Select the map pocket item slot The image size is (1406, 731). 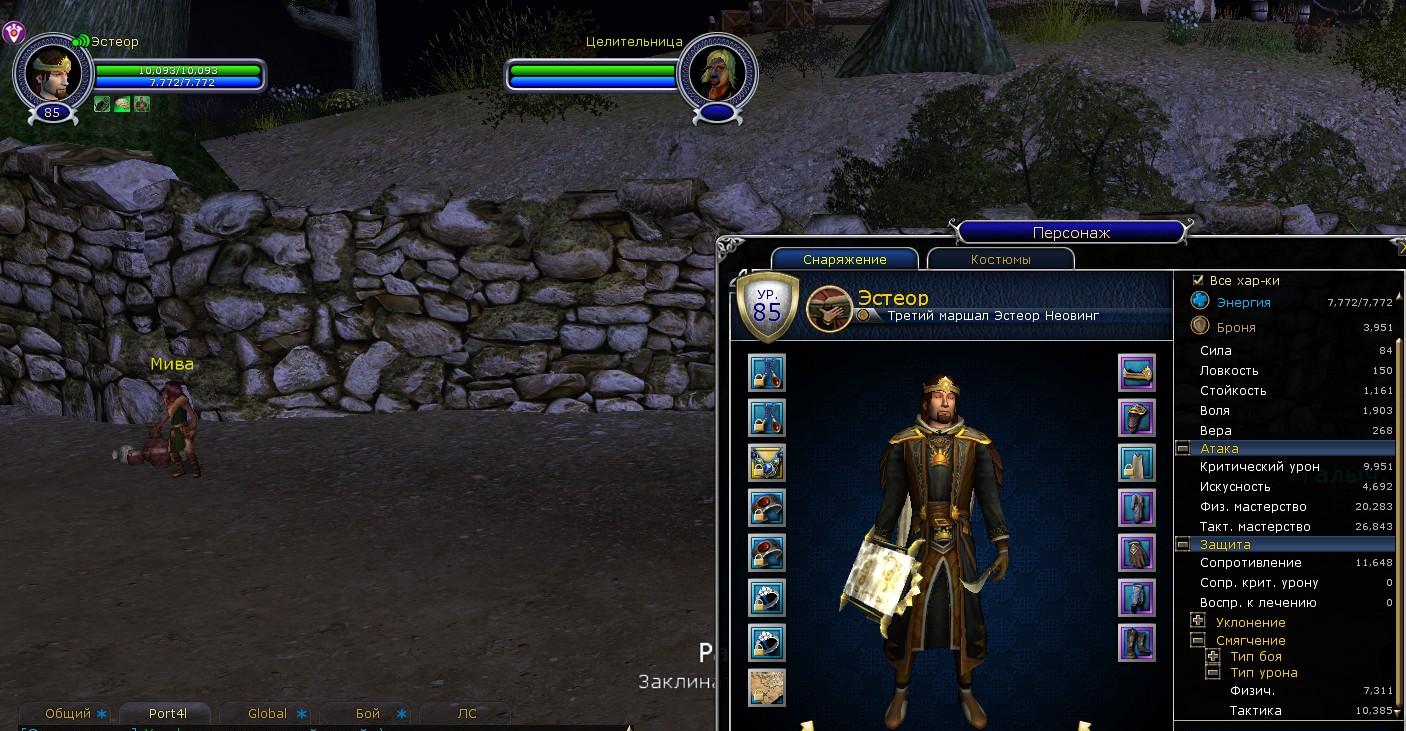pyautogui.click(x=767, y=688)
